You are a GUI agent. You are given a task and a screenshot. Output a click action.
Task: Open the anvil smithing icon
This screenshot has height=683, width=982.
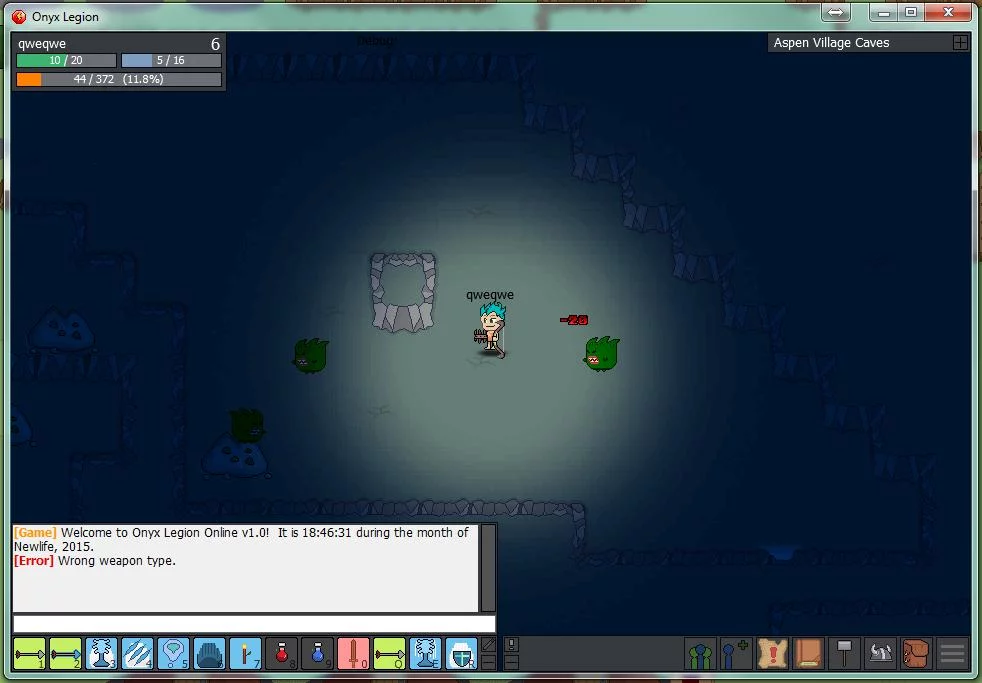click(x=881, y=654)
